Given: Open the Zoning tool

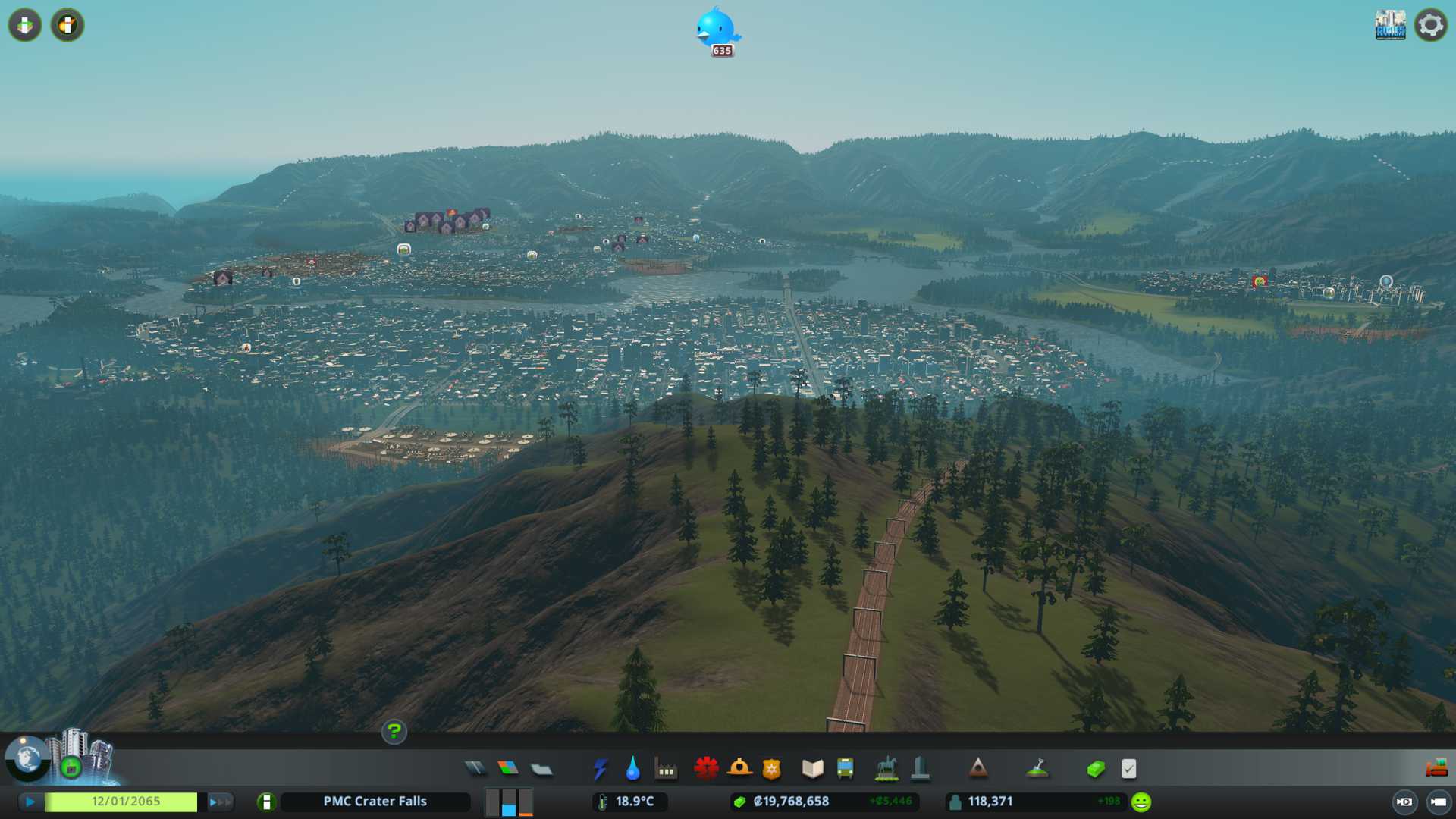Looking at the screenshot, I should (508, 769).
